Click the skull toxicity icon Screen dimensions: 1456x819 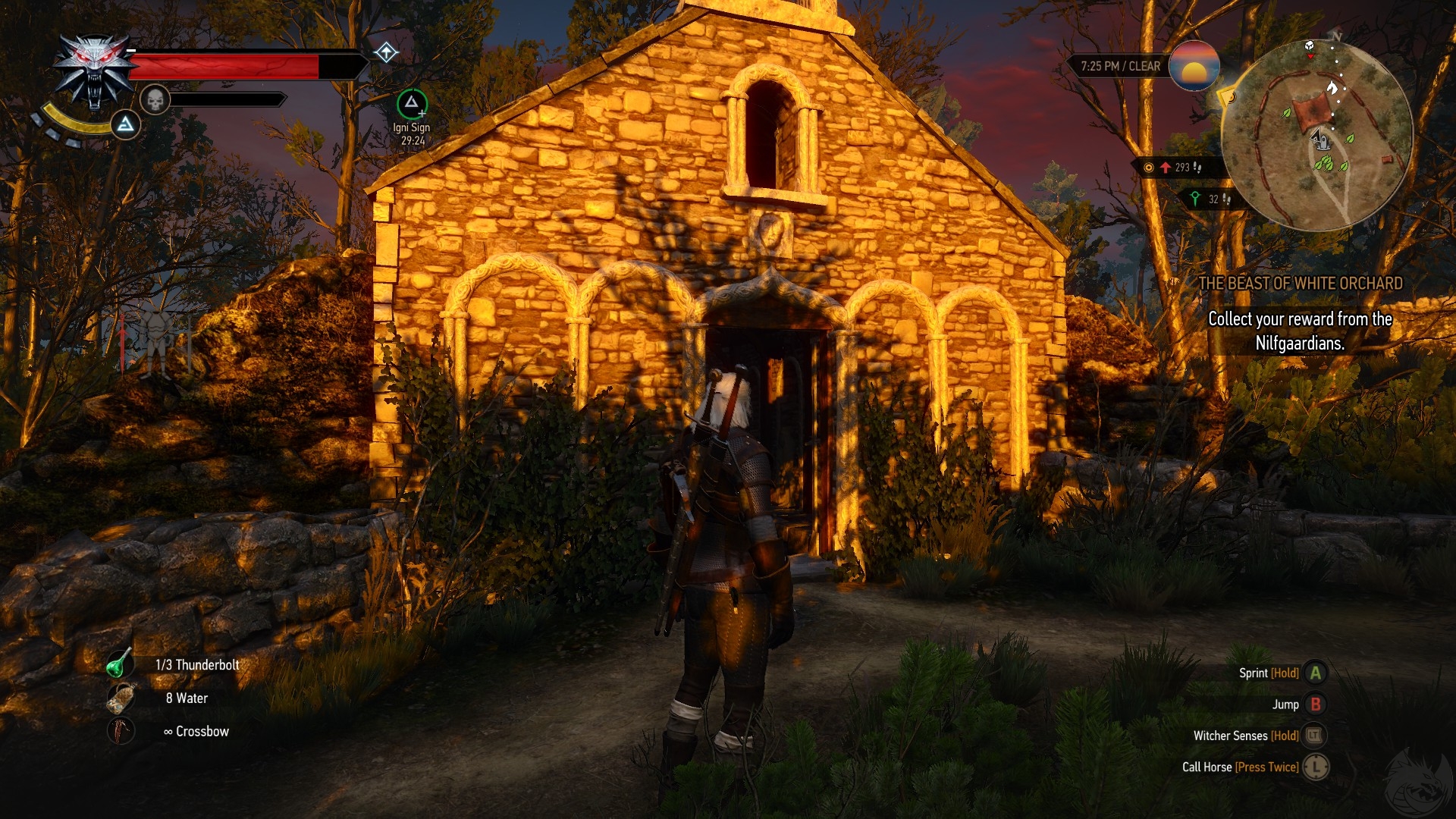(155, 99)
